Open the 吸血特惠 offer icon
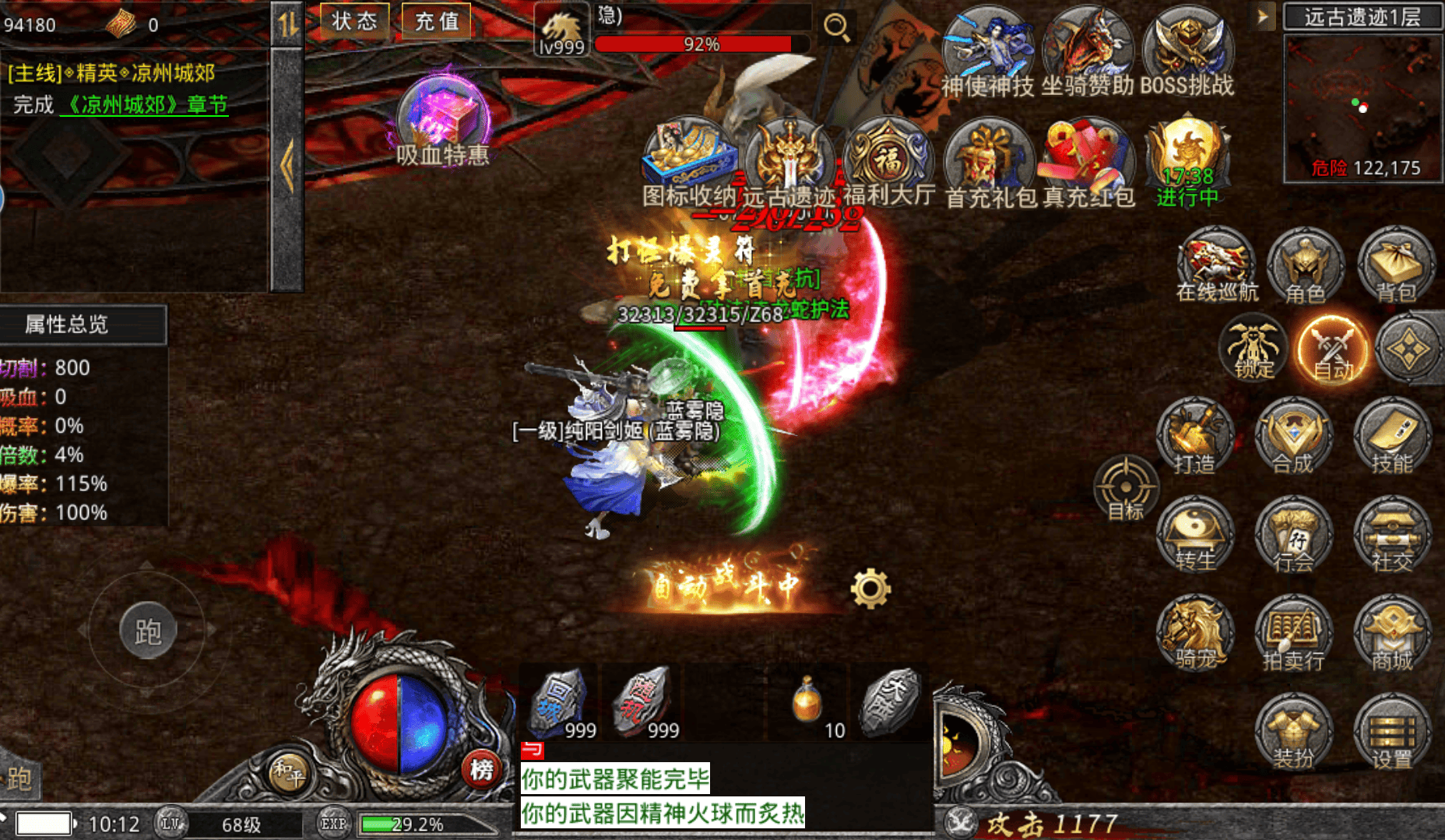 coord(443,120)
